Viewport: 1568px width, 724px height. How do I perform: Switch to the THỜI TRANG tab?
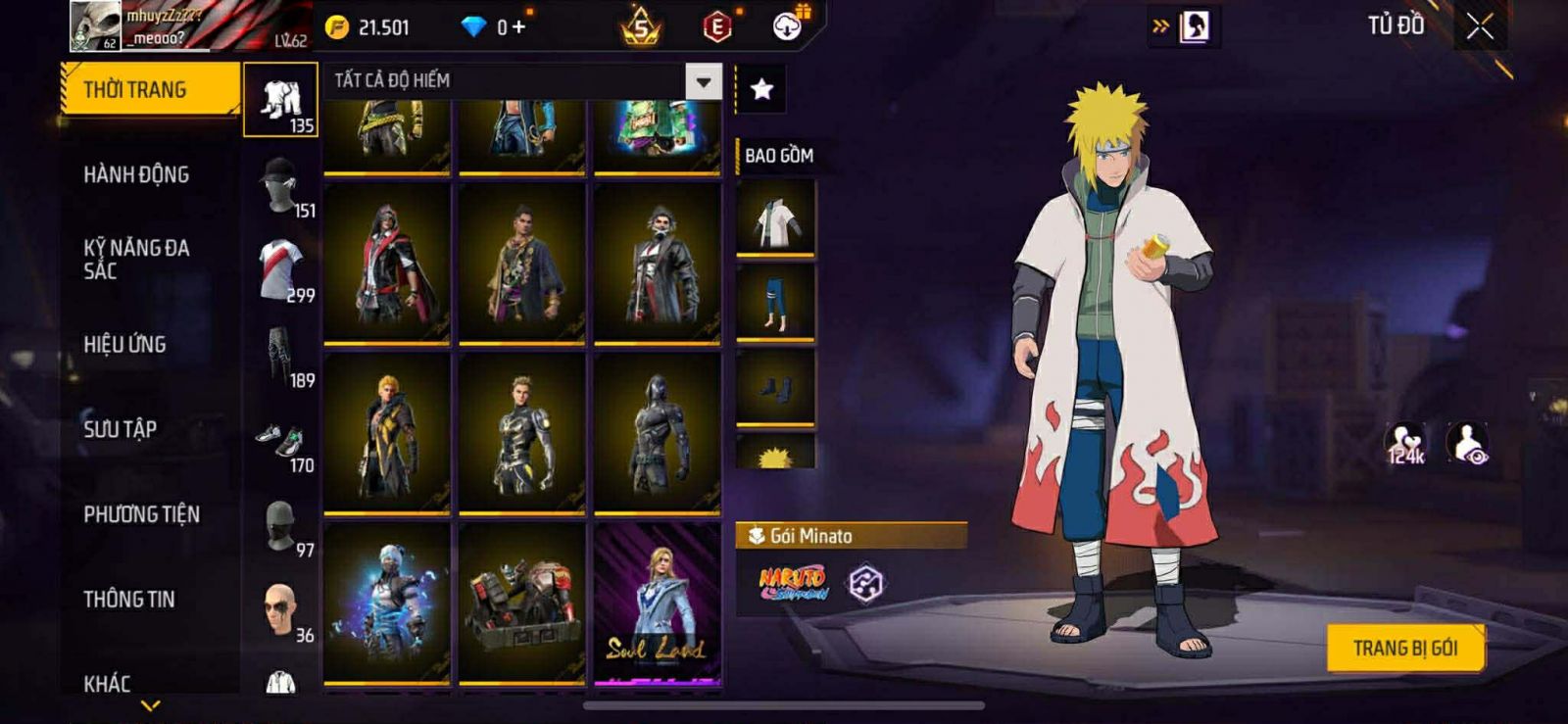click(149, 89)
